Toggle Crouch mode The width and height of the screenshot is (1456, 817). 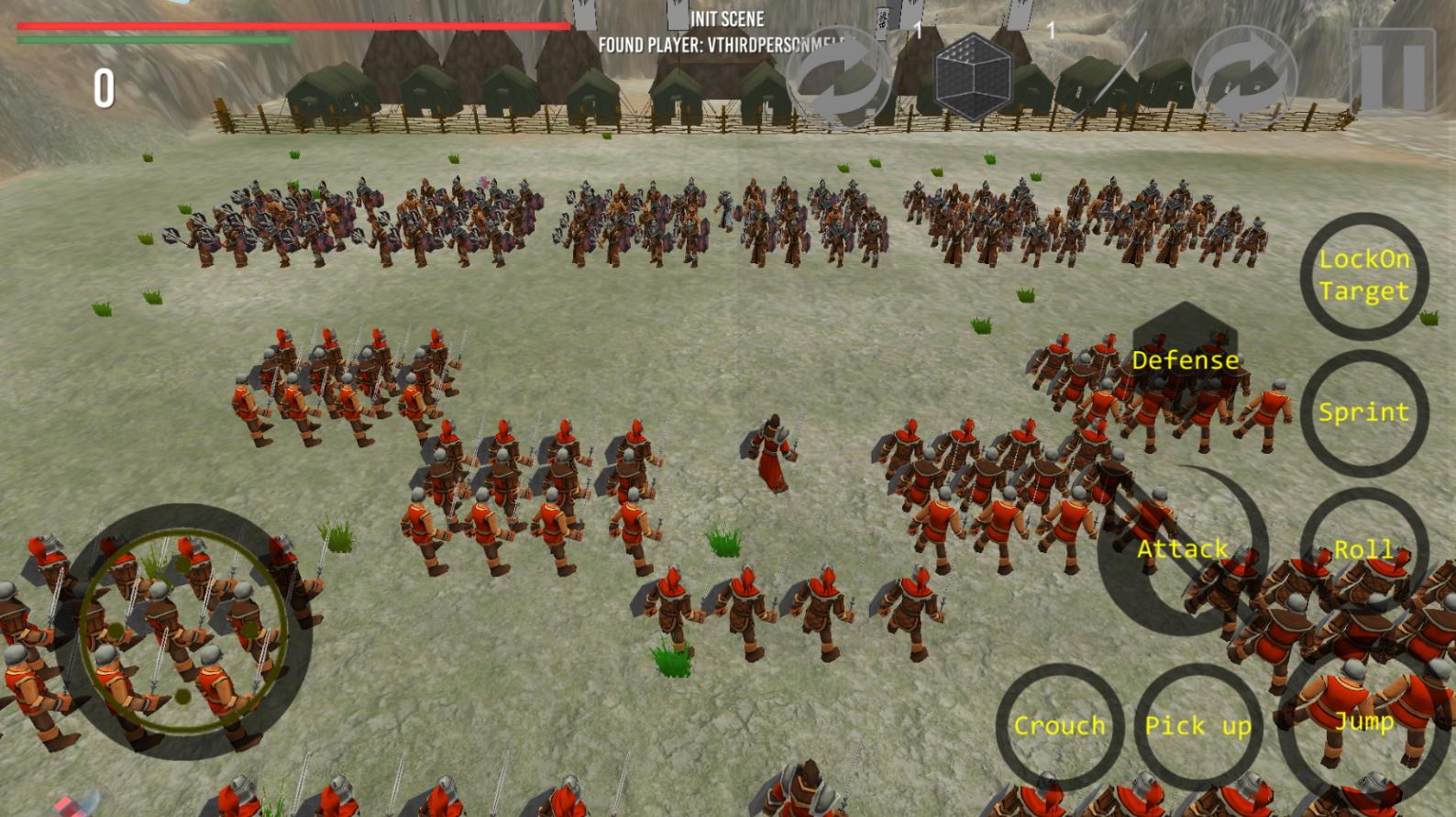pos(1059,726)
